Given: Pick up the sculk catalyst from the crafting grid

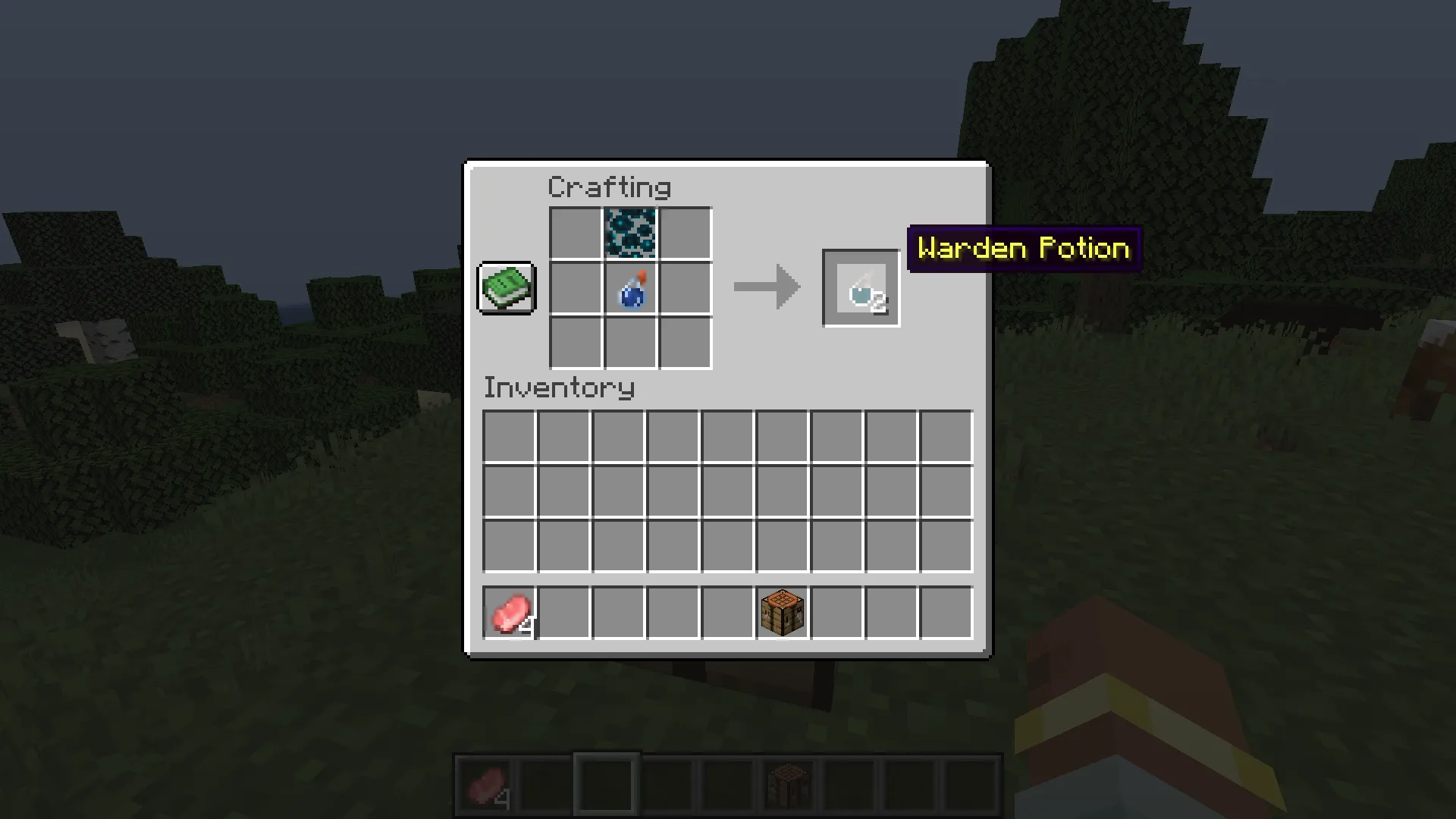Looking at the screenshot, I should [629, 234].
